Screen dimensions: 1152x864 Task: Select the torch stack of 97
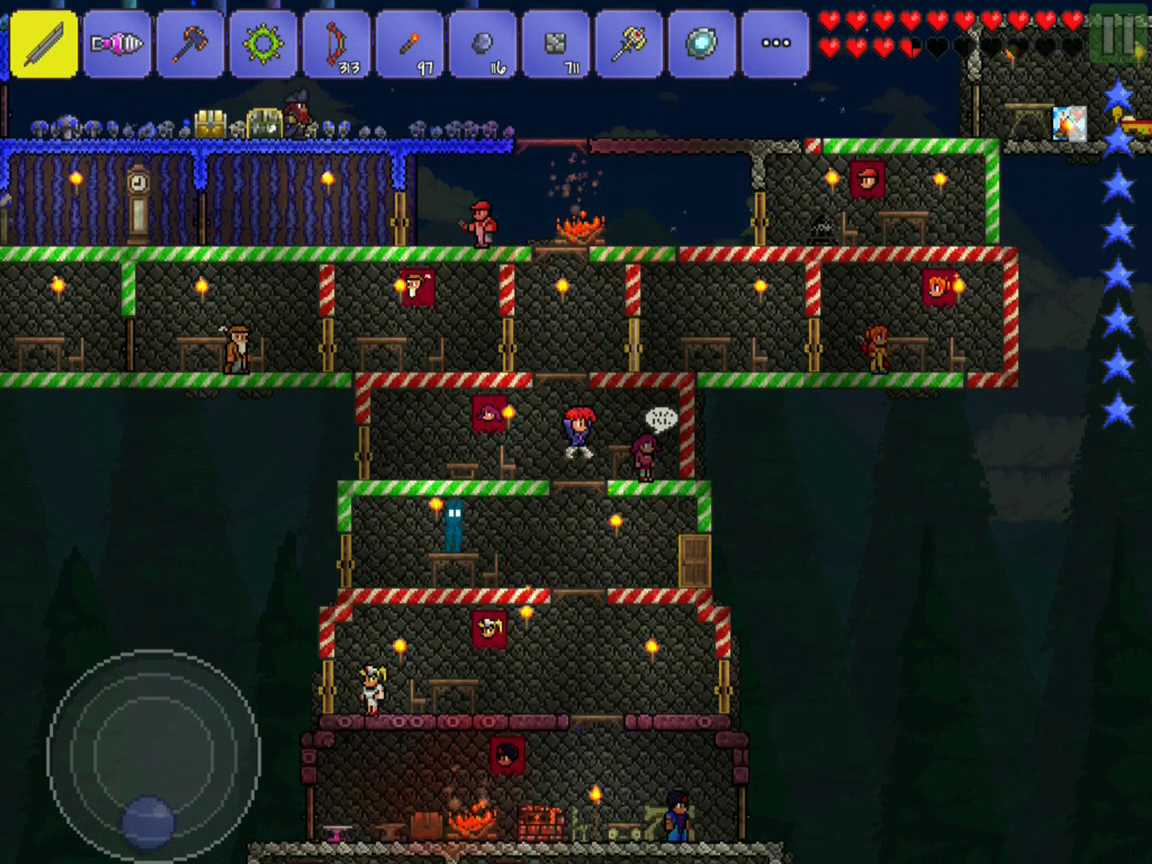pos(409,44)
